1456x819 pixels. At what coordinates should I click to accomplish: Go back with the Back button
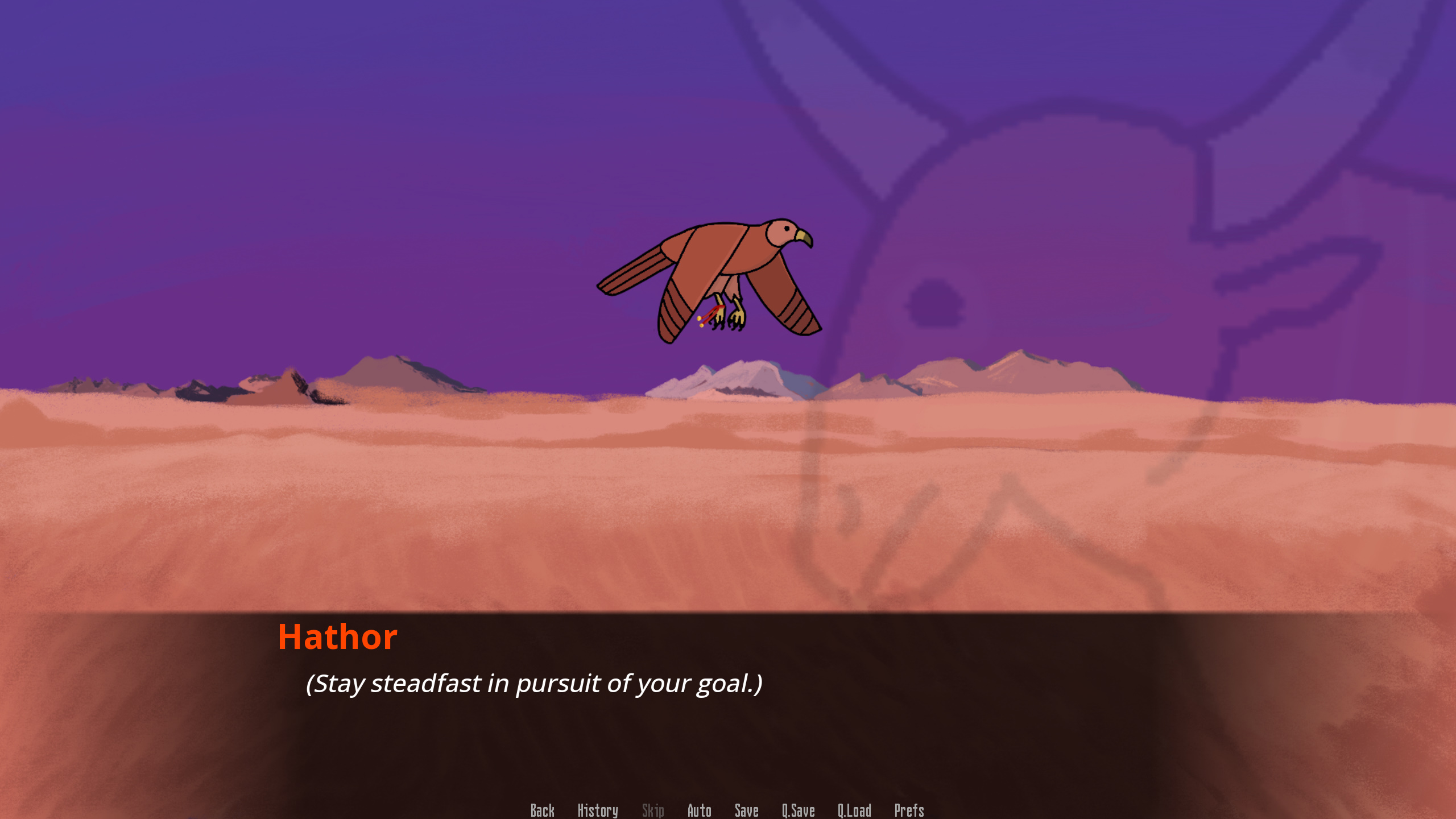click(542, 810)
